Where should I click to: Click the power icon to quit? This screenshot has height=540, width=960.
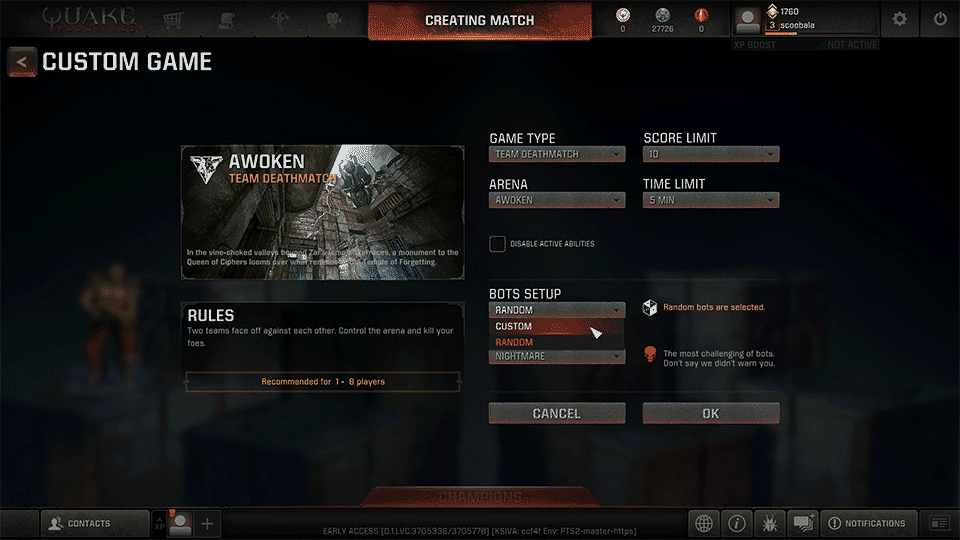point(940,19)
